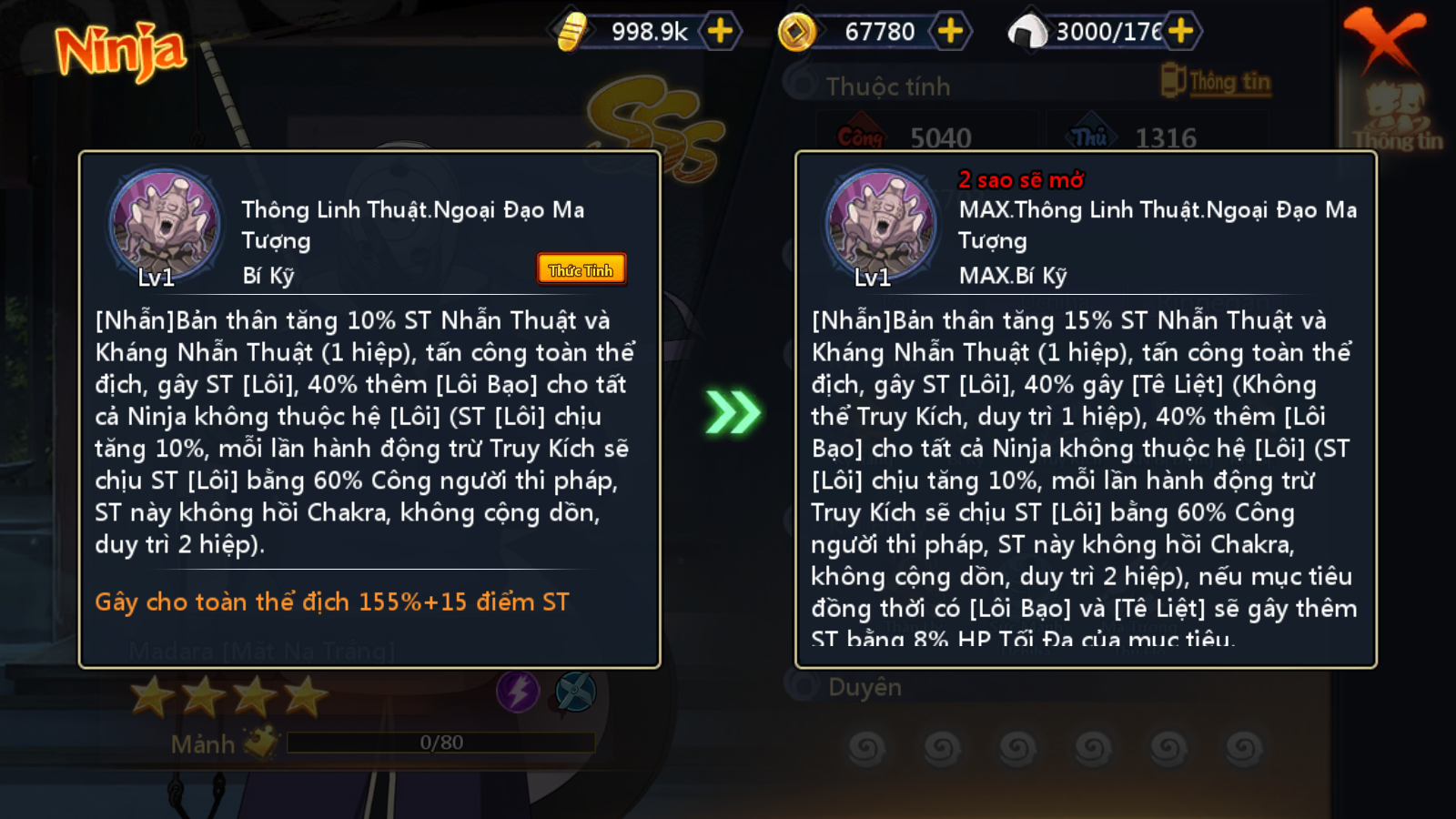Select the left Lv1 skill portrait
Screen dimensions: 1456x819
(165, 225)
